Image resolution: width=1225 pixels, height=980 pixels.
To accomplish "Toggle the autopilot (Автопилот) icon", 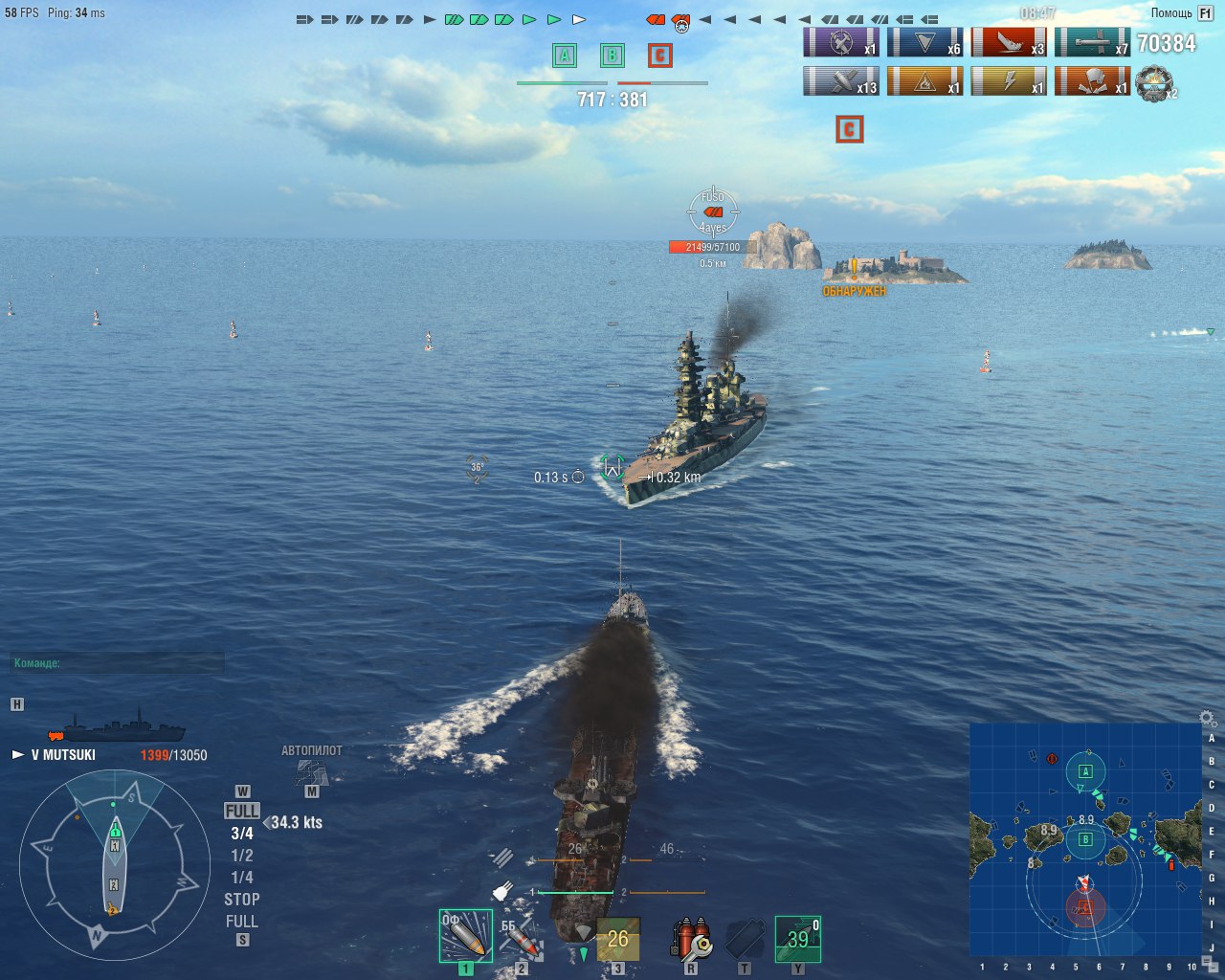I will 311,770.
